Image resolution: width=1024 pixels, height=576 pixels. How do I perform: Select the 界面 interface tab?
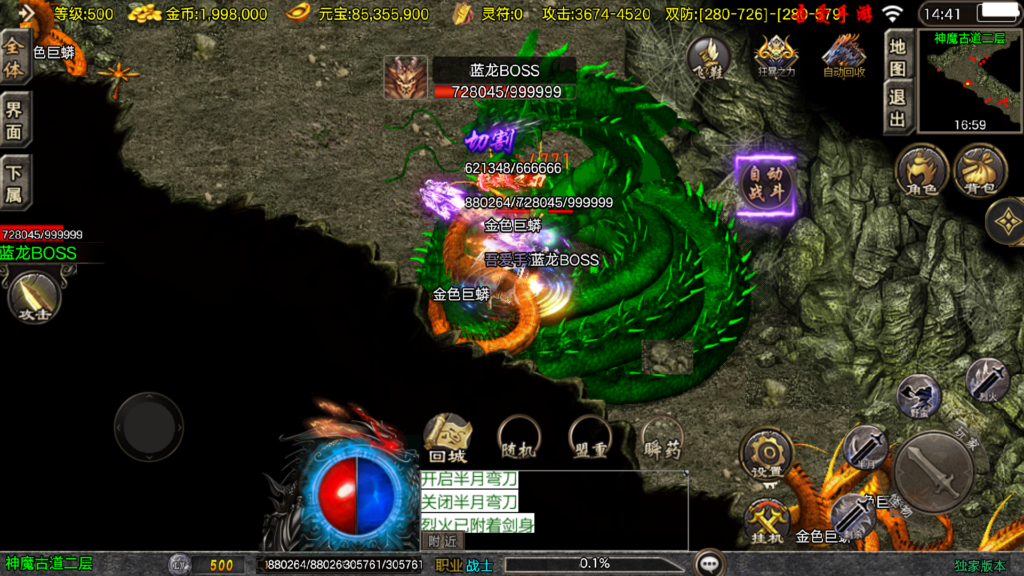[14, 120]
